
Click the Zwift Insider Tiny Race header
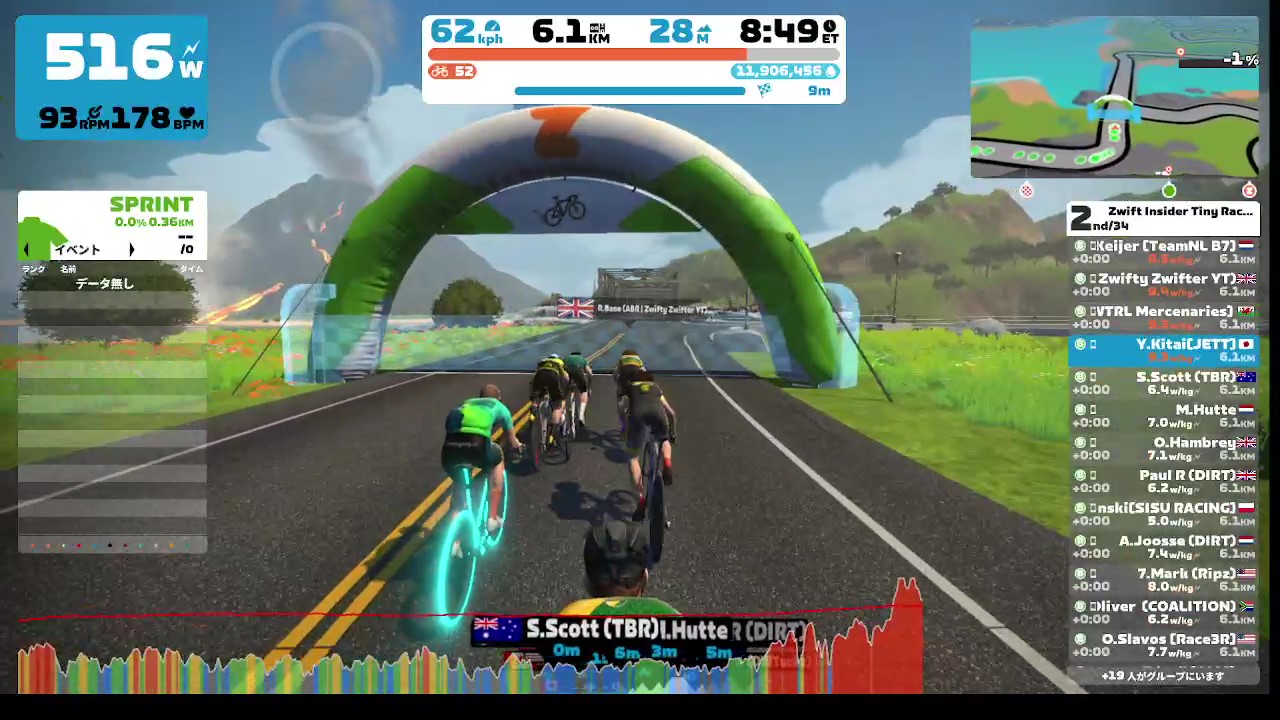tap(1163, 218)
